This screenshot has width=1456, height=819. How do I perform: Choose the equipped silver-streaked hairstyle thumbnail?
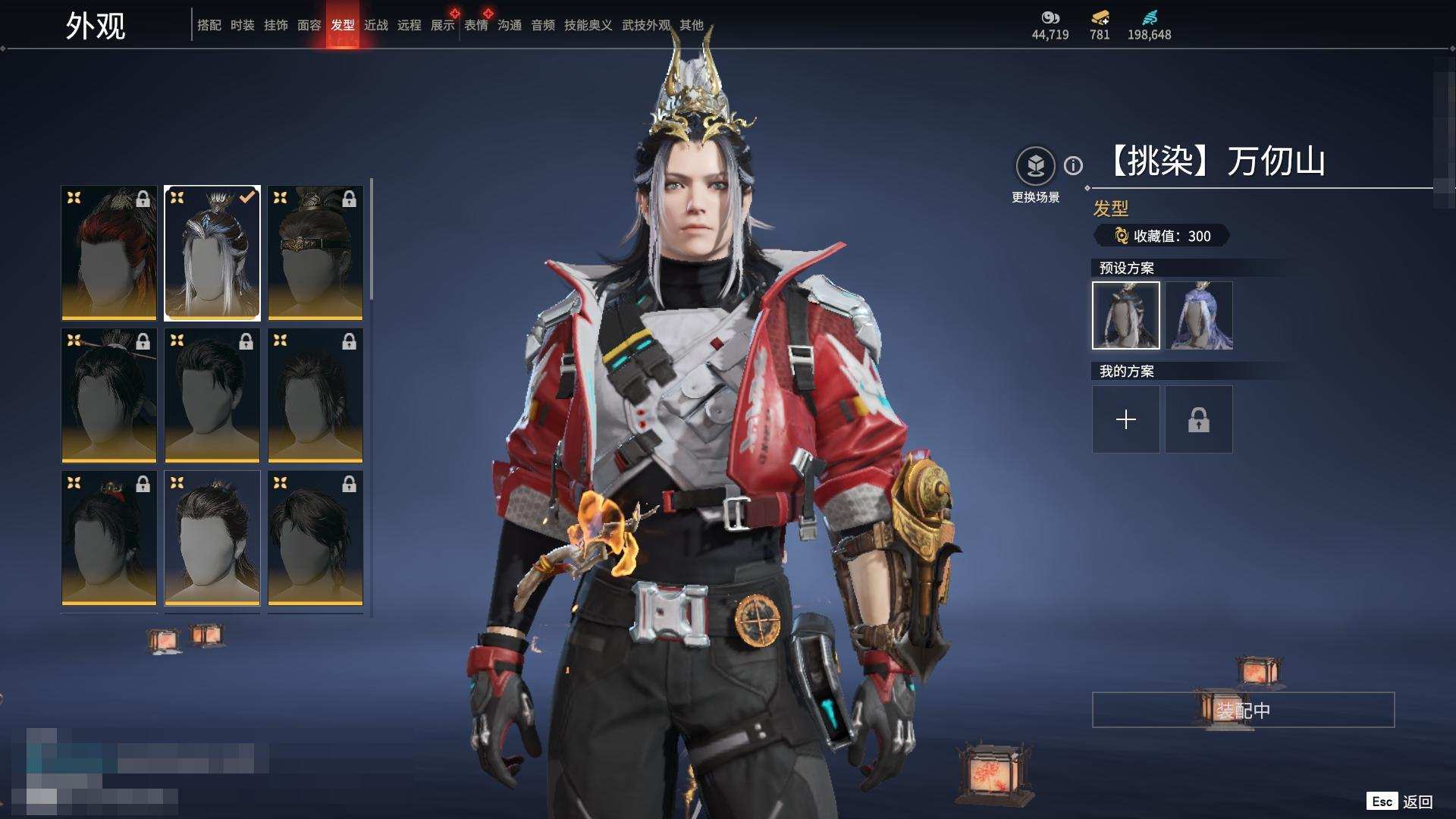click(x=212, y=253)
